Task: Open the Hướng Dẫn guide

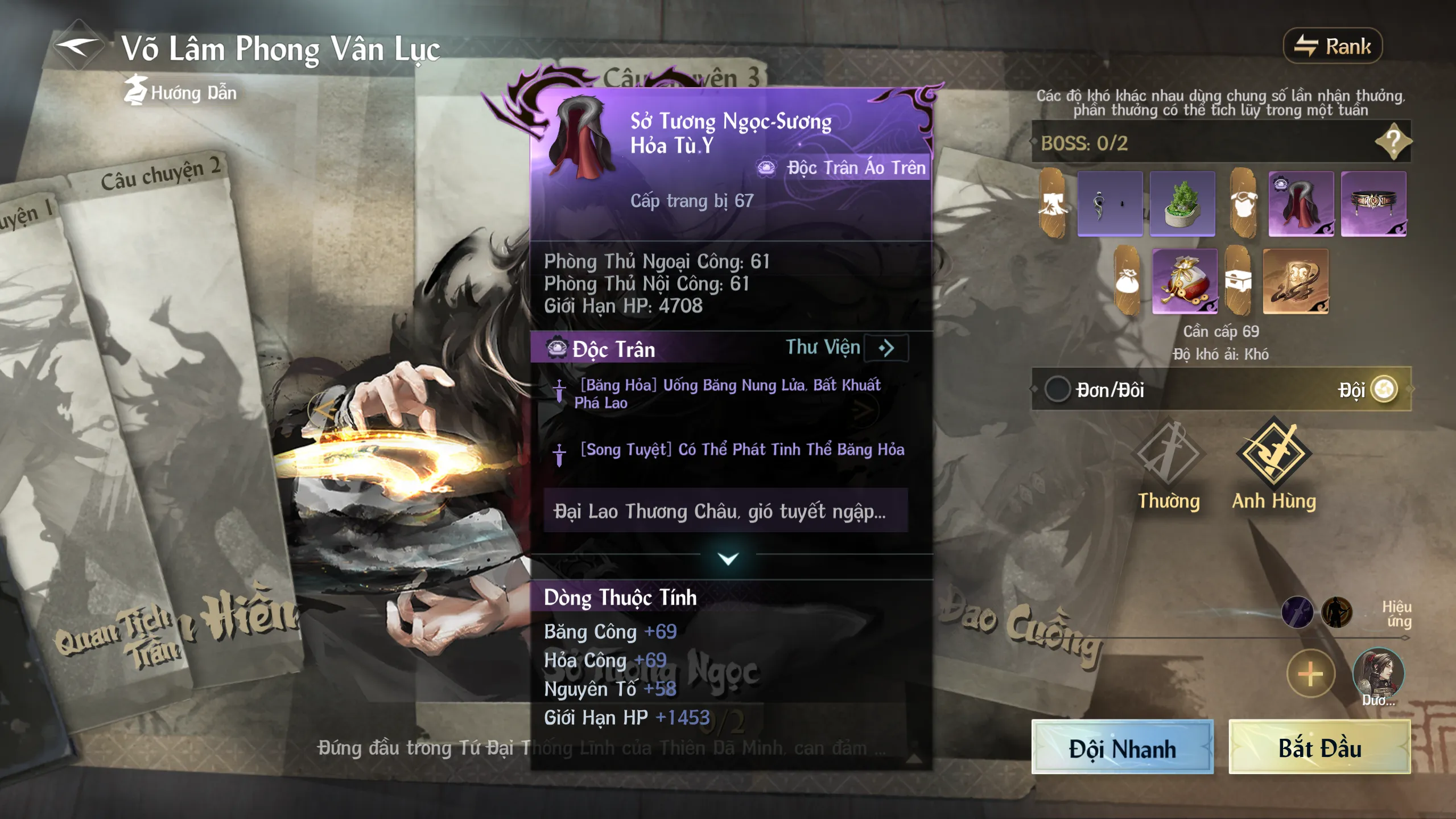Action: coord(181,92)
